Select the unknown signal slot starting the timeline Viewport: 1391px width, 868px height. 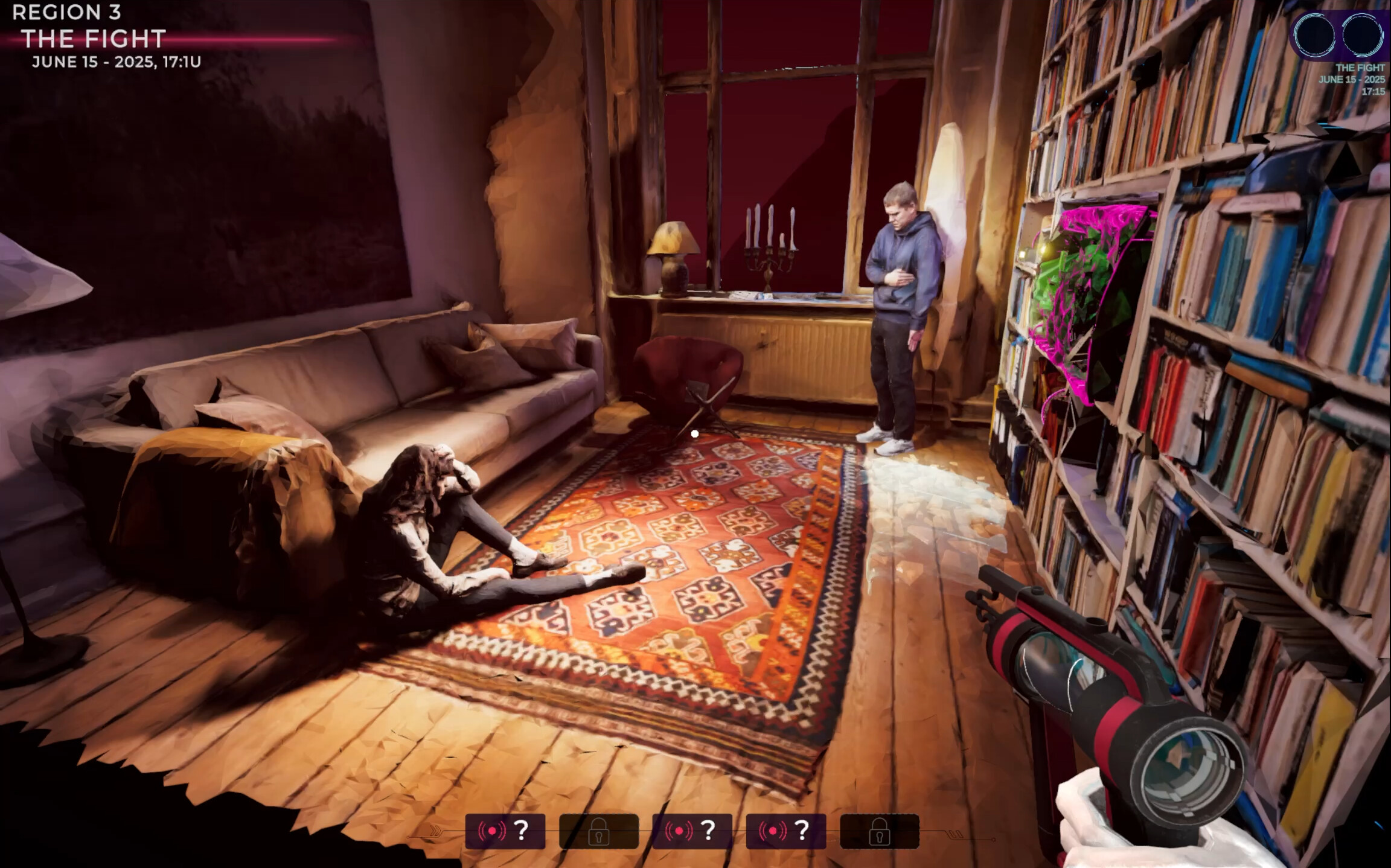pyautogui.click(x=505, y=831)
